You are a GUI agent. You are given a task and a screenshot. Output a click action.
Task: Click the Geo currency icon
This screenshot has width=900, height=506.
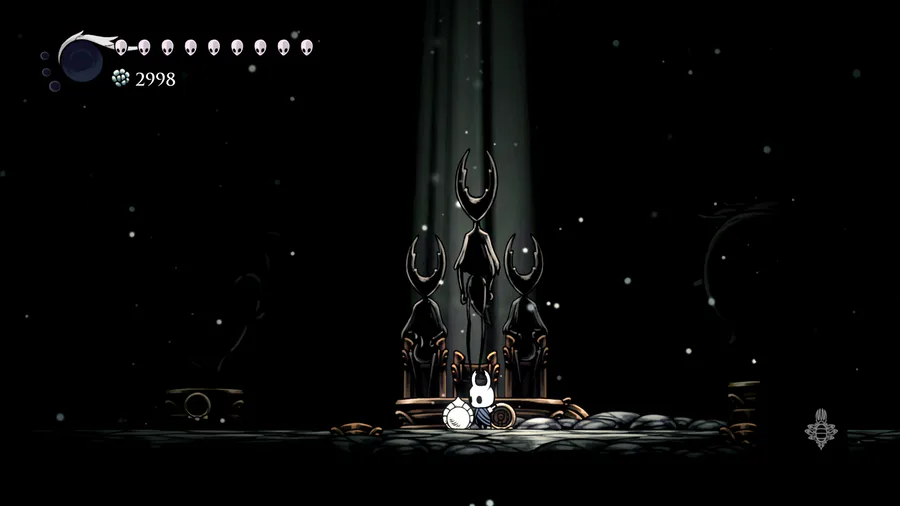pyautogui.click(x=121, y=78)
